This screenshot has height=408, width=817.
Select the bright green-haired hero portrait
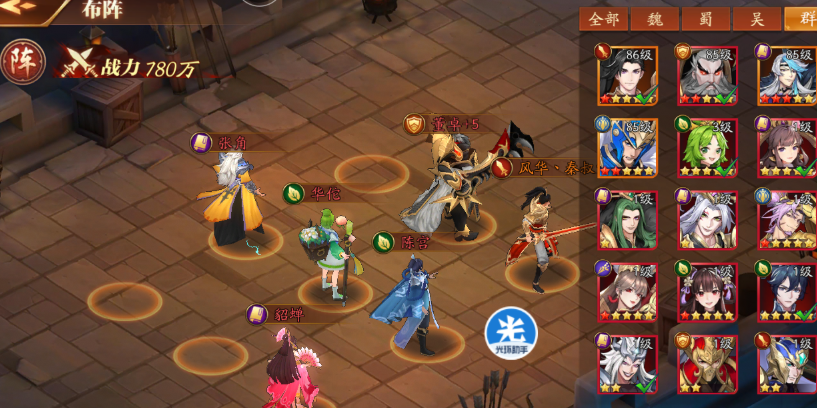click(x=707, y=148)
